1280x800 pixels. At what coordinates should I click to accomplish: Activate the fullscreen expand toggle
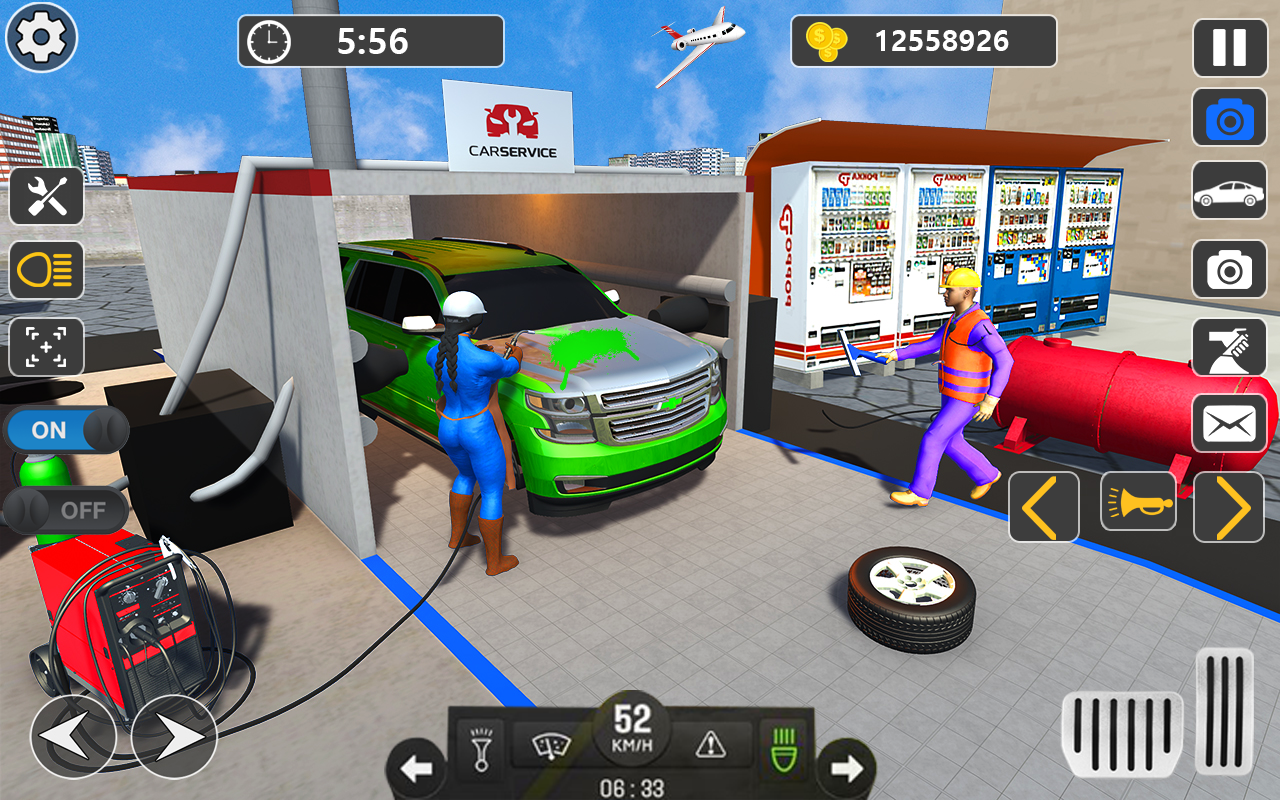(45, 346)
